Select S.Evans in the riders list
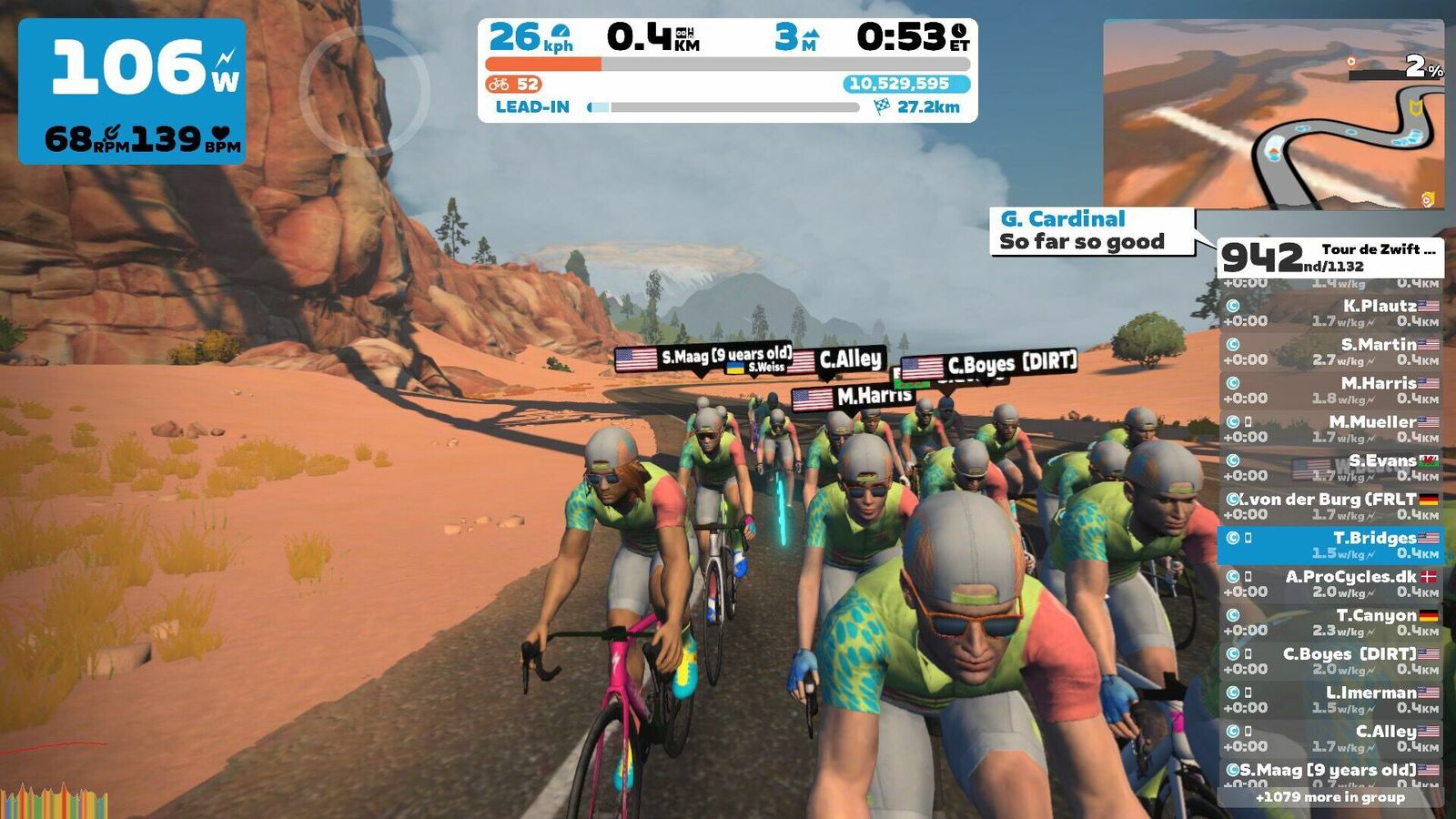This screenshot has width=1456, height=819. pos(1330,467)
